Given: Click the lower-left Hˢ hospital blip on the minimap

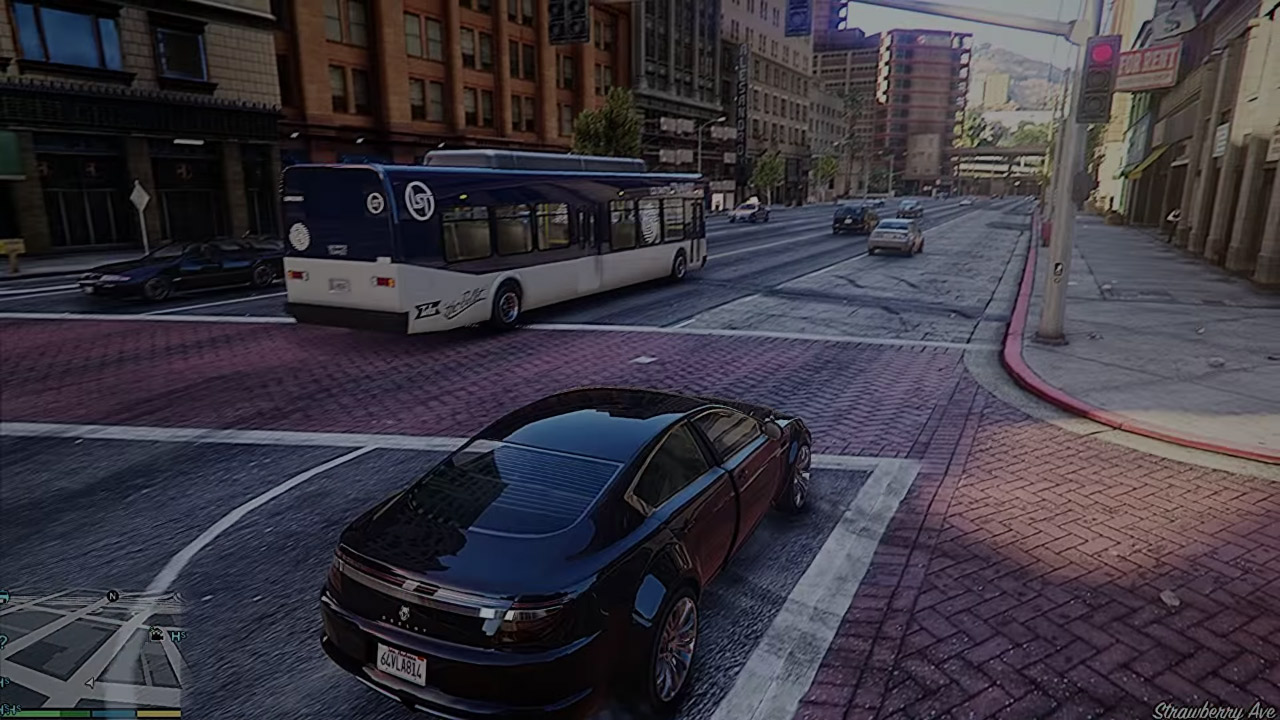Looking at the screenshot, I should point(6,679).
